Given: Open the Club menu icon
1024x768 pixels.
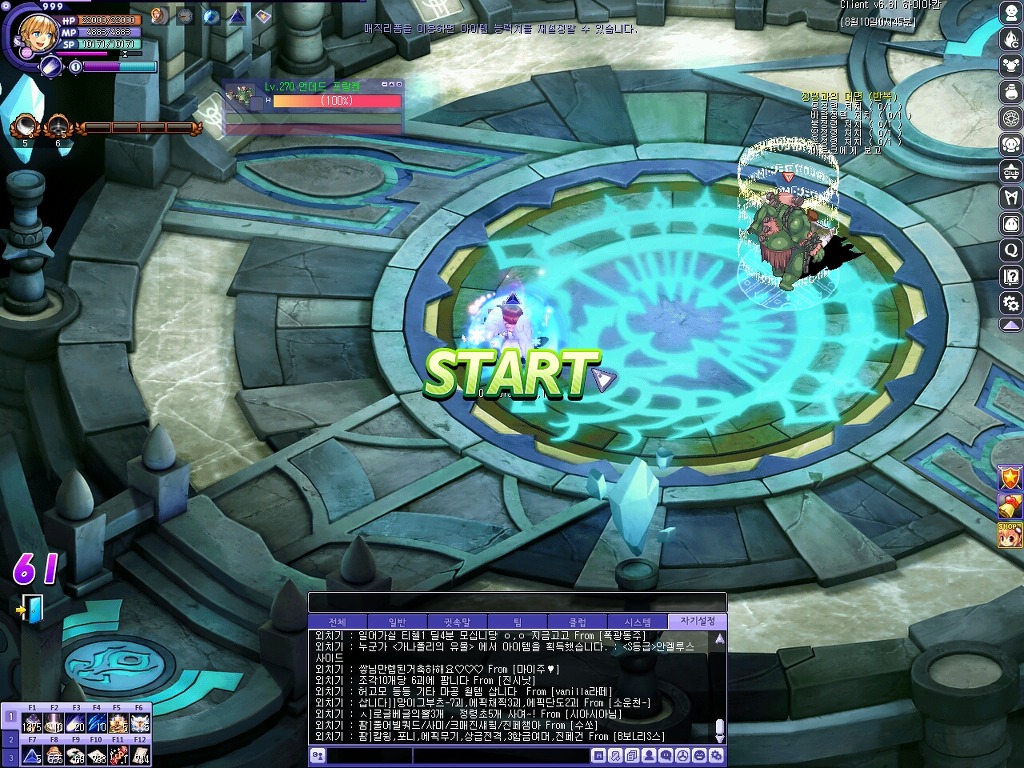Looking at the screenshot, I should 1011,171.
